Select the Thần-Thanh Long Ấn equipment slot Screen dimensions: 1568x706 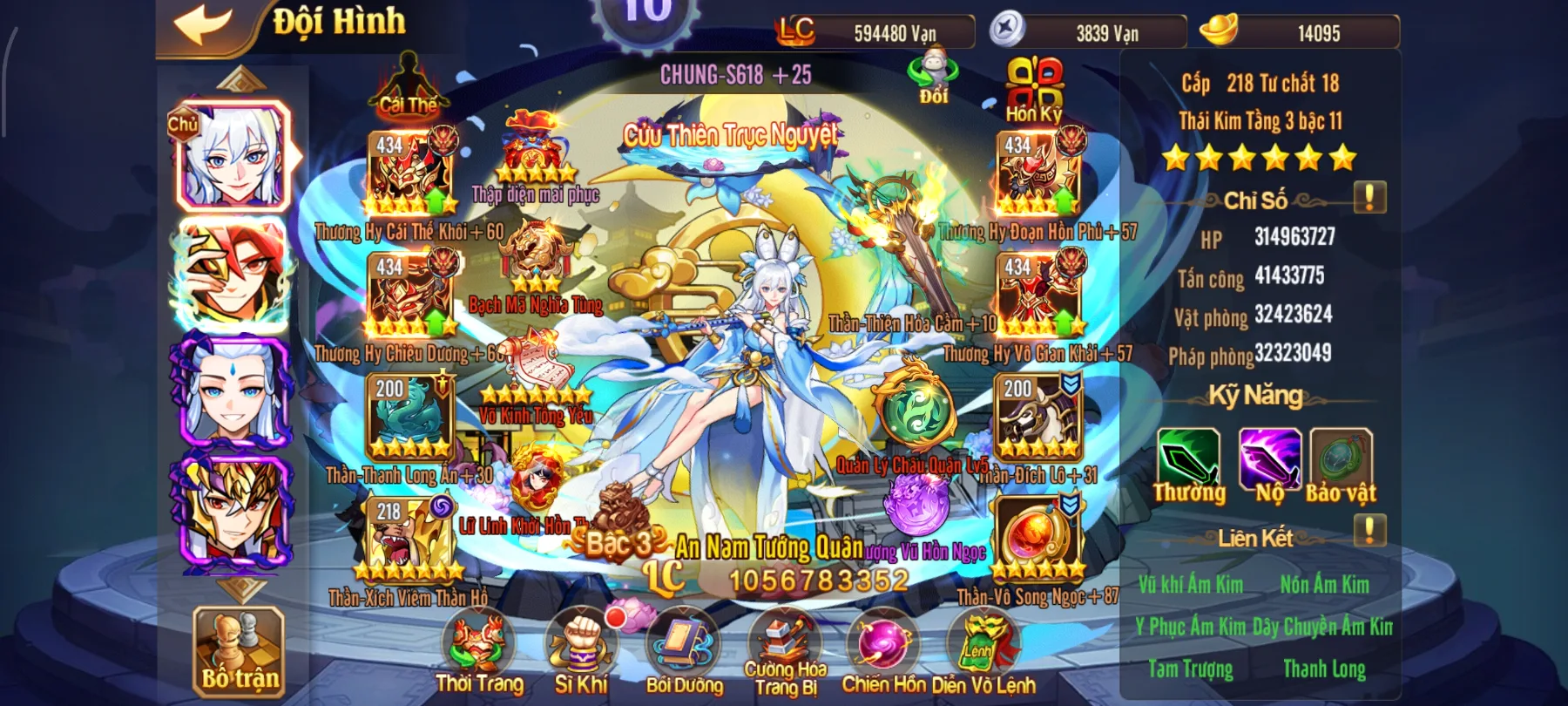point(410,418)
